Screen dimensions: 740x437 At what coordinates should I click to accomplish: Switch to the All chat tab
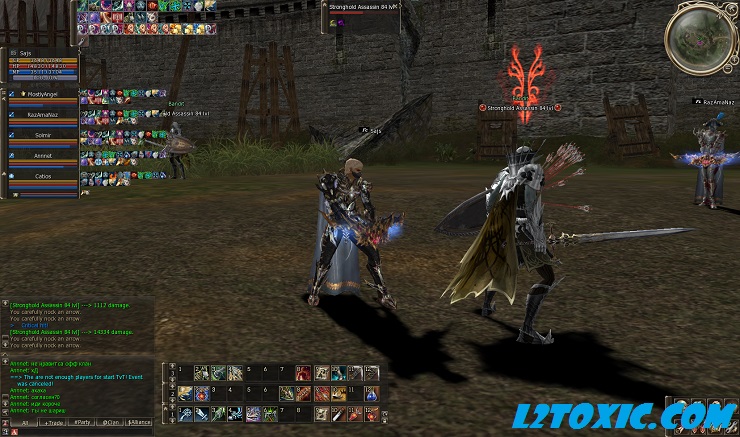tap(23, 423)
